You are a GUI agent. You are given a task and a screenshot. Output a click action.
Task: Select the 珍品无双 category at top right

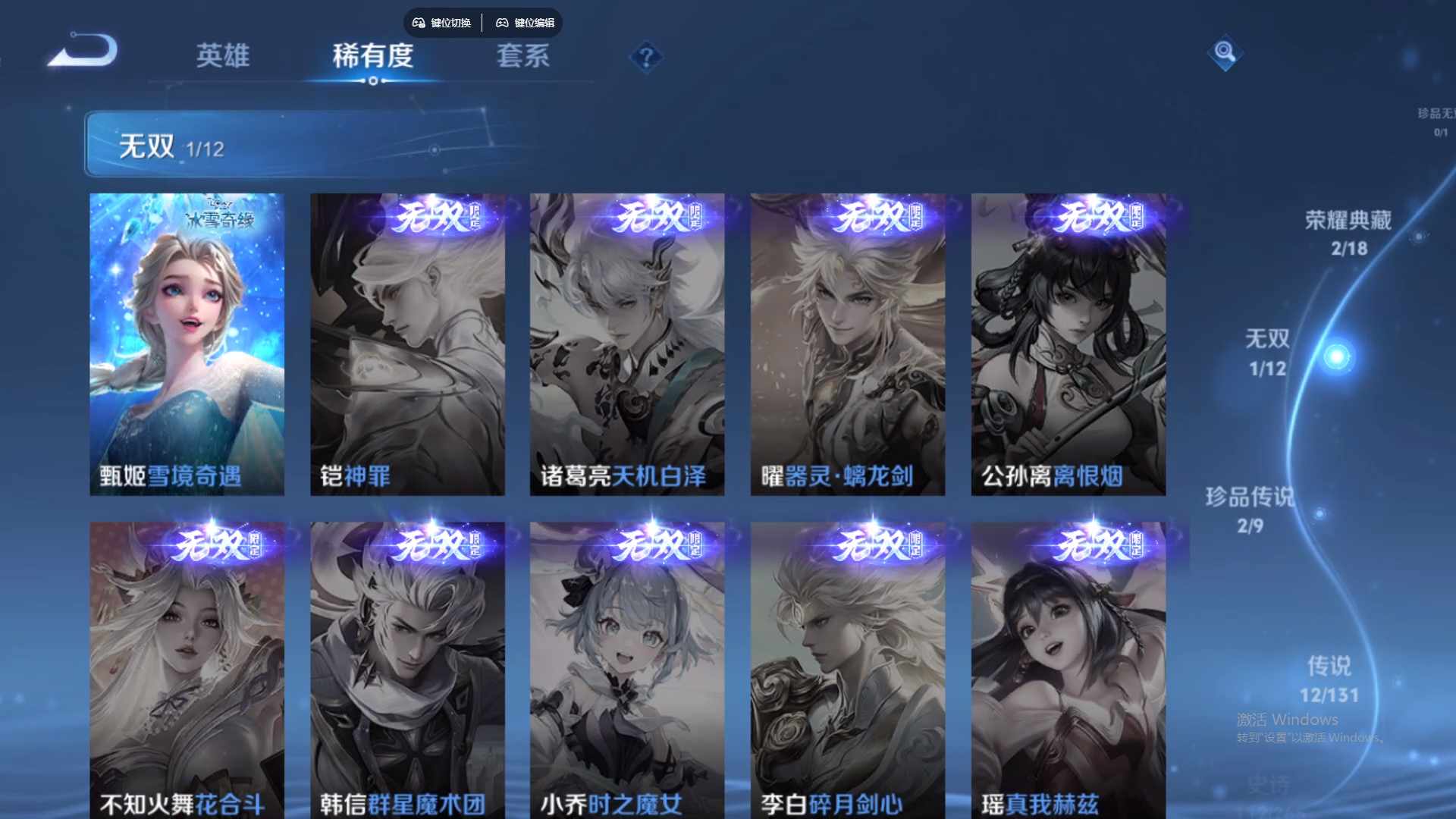click(x=1439, y=121)
